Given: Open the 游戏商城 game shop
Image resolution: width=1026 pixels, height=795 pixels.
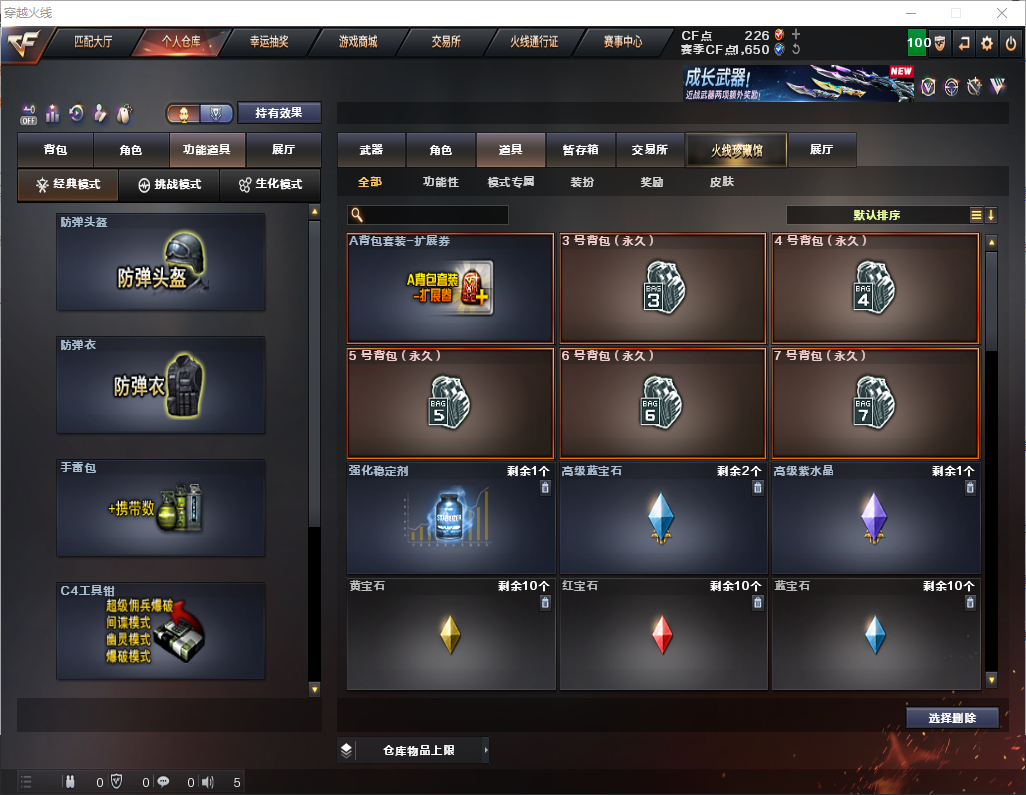Looking at the screenshot, I should click(x=357, y=42).
